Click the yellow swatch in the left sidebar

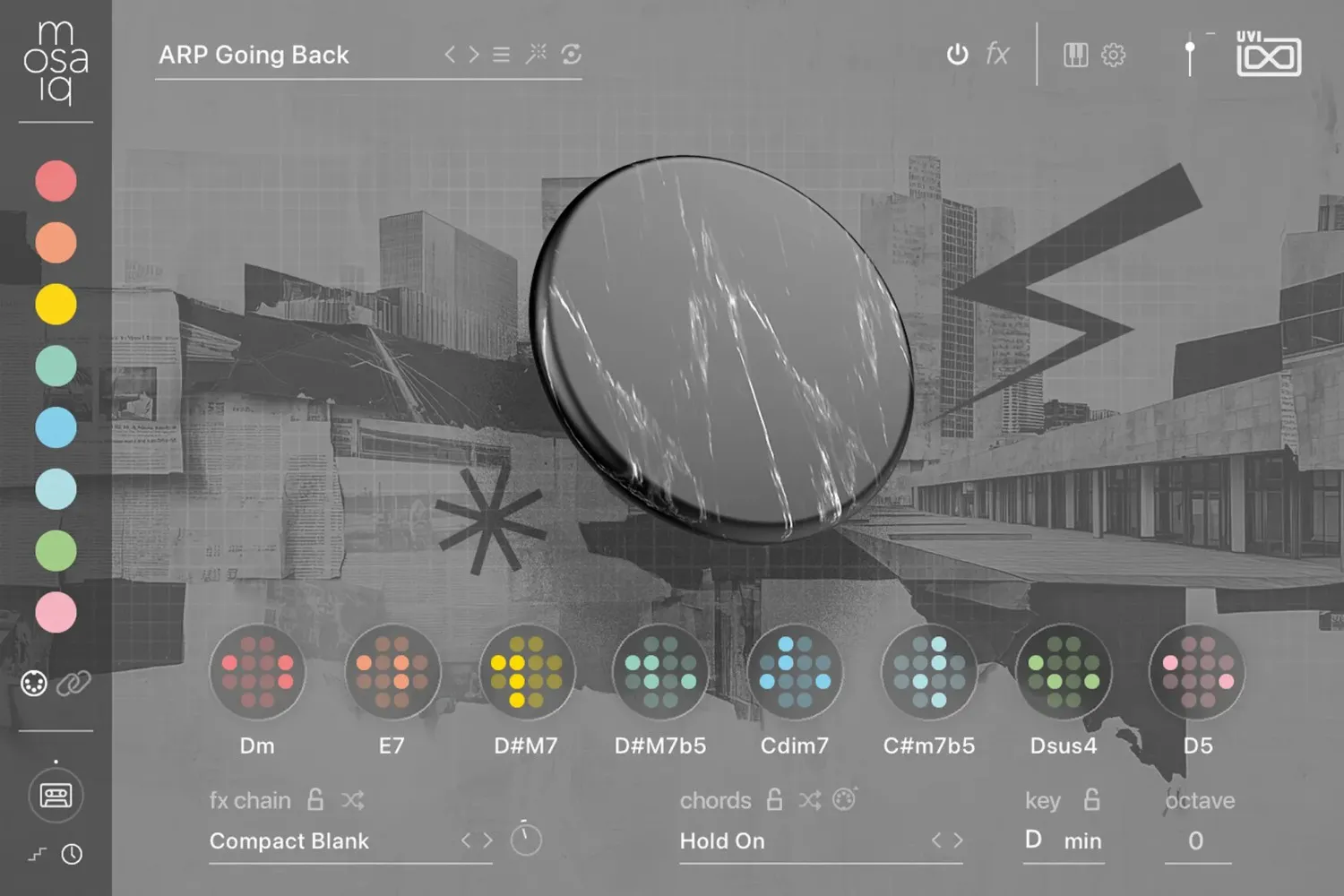pyautogui.click(x=55, y=305)
